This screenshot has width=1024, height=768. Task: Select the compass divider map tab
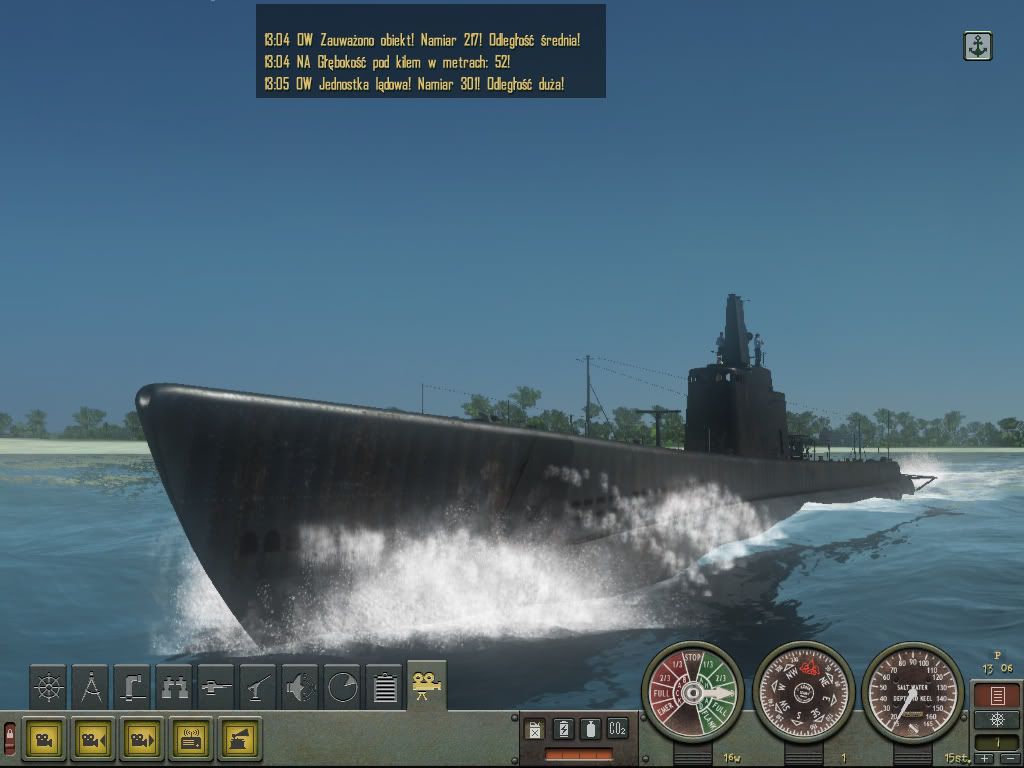(90, 686)
